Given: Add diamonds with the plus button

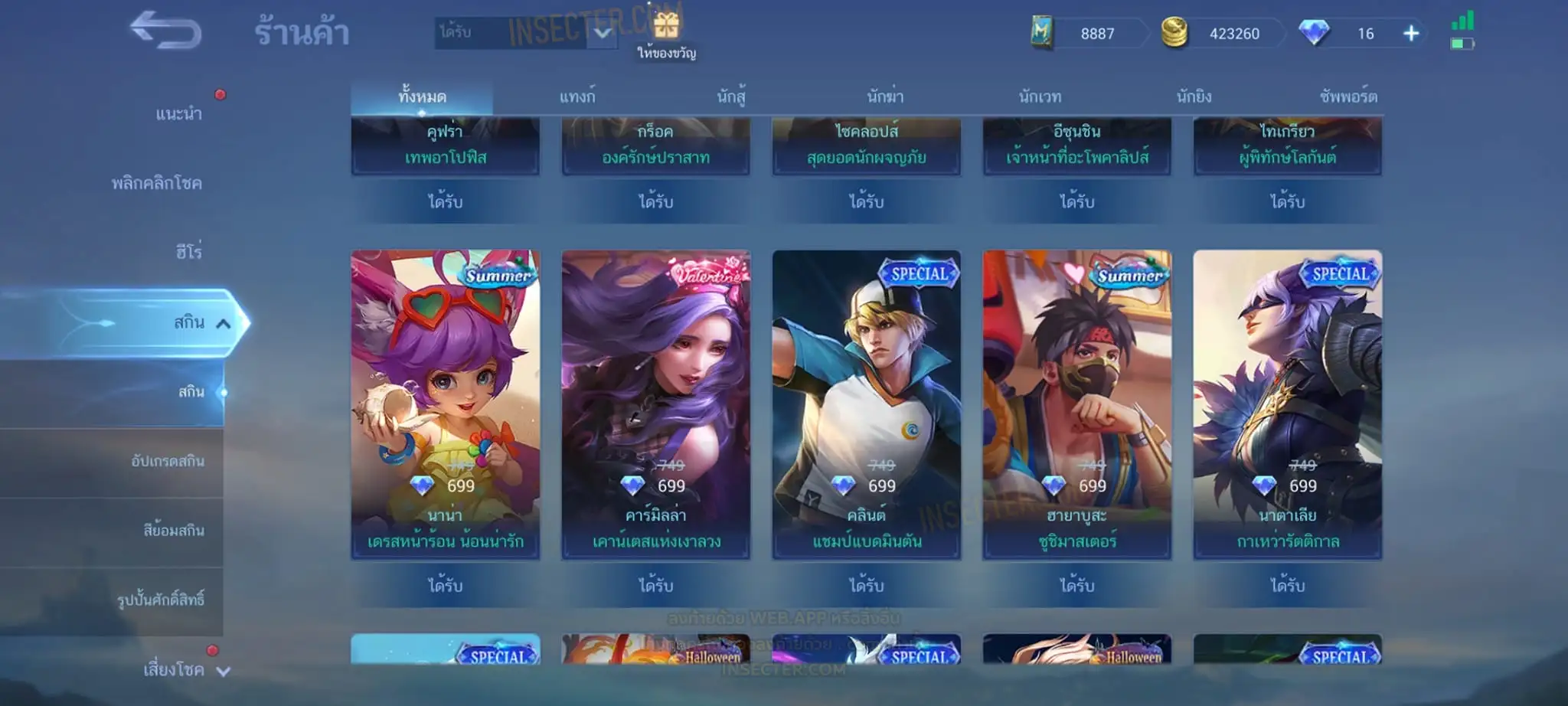Looking at the screenshot, I should point(1411,34).
